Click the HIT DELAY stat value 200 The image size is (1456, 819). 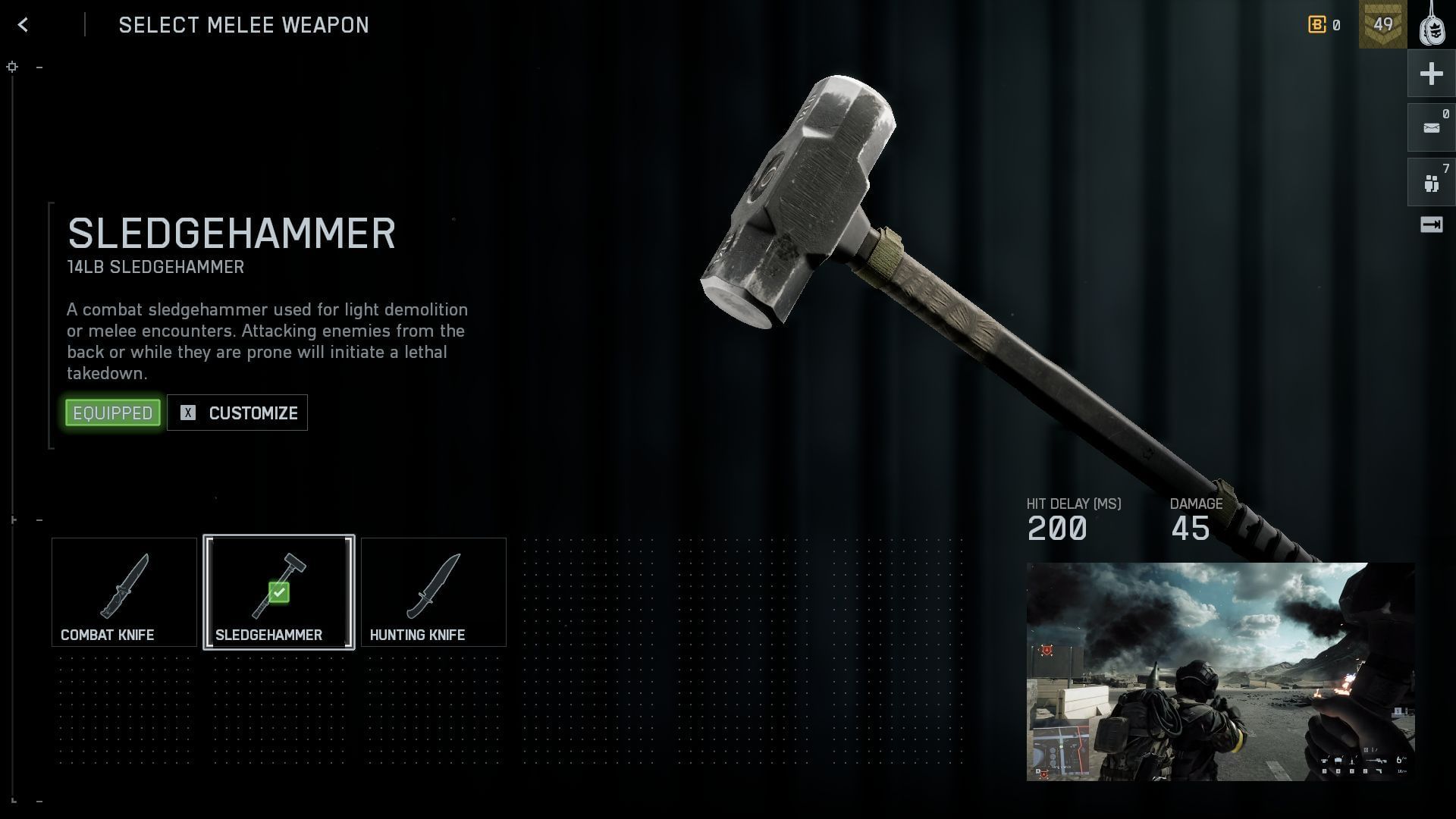click(x=1057, y=528)
